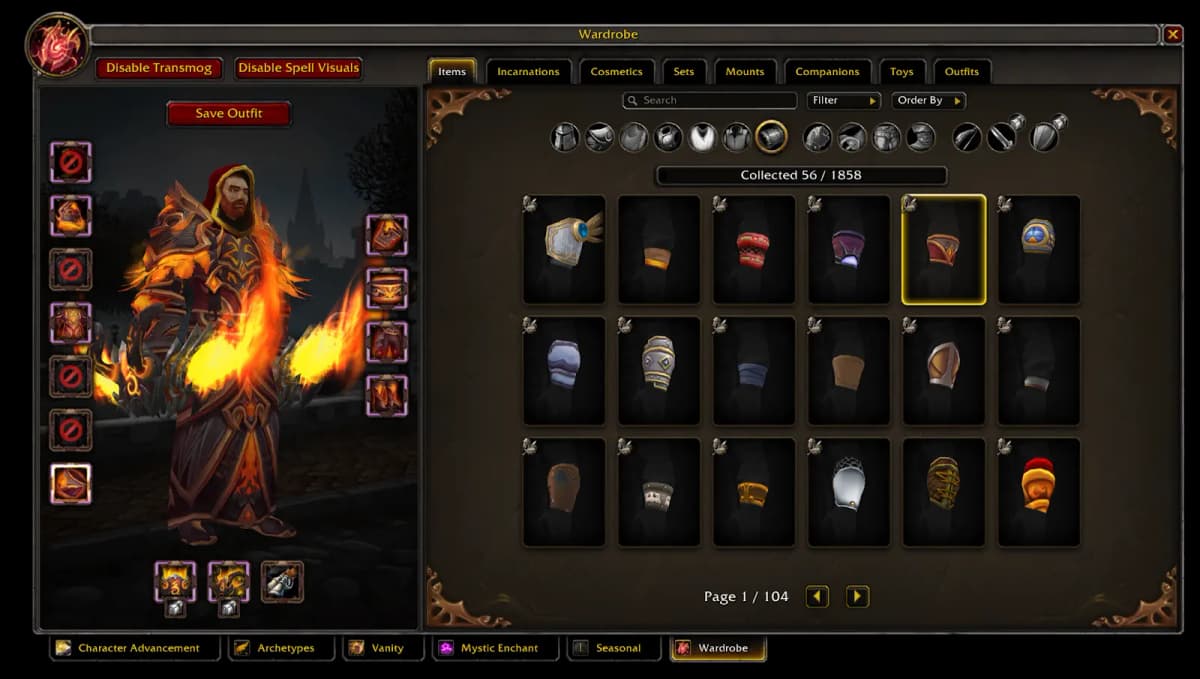Expand the Order By dropdown

[928, 101]
